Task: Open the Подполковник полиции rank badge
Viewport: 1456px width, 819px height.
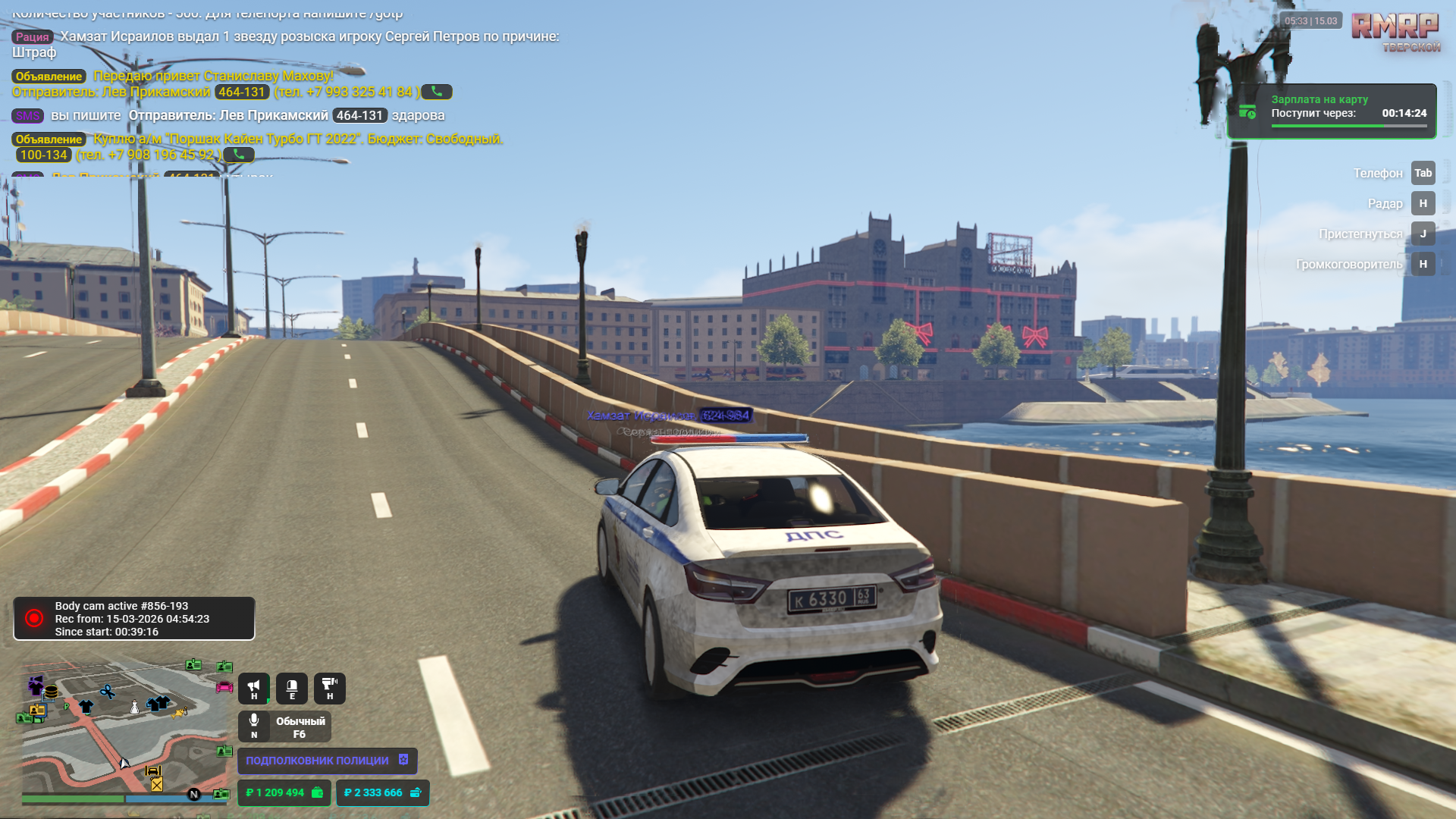Action: 327,760
